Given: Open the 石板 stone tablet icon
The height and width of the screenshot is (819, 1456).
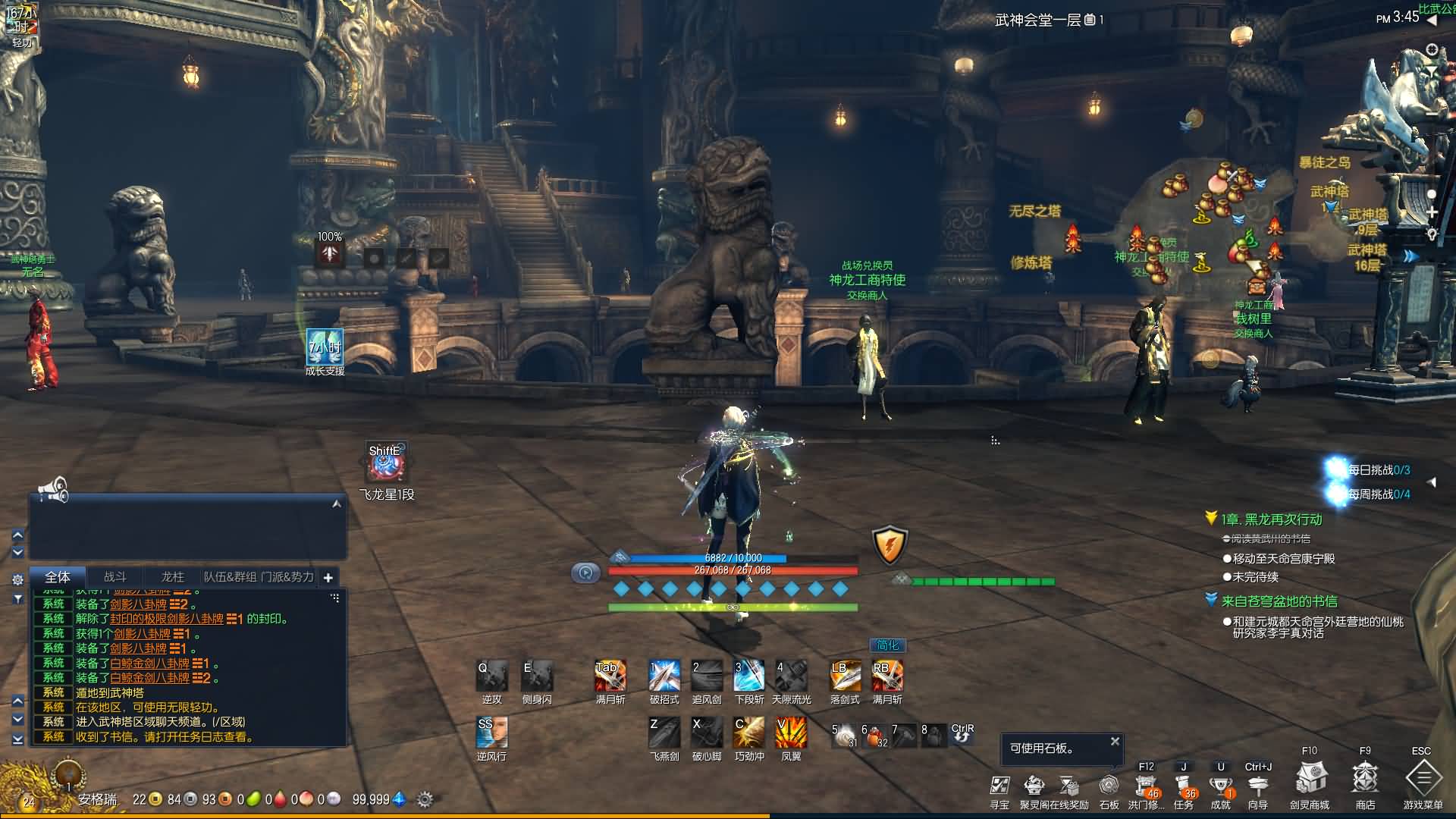Looking at the screenshot, I should [x=1109, y=785].
